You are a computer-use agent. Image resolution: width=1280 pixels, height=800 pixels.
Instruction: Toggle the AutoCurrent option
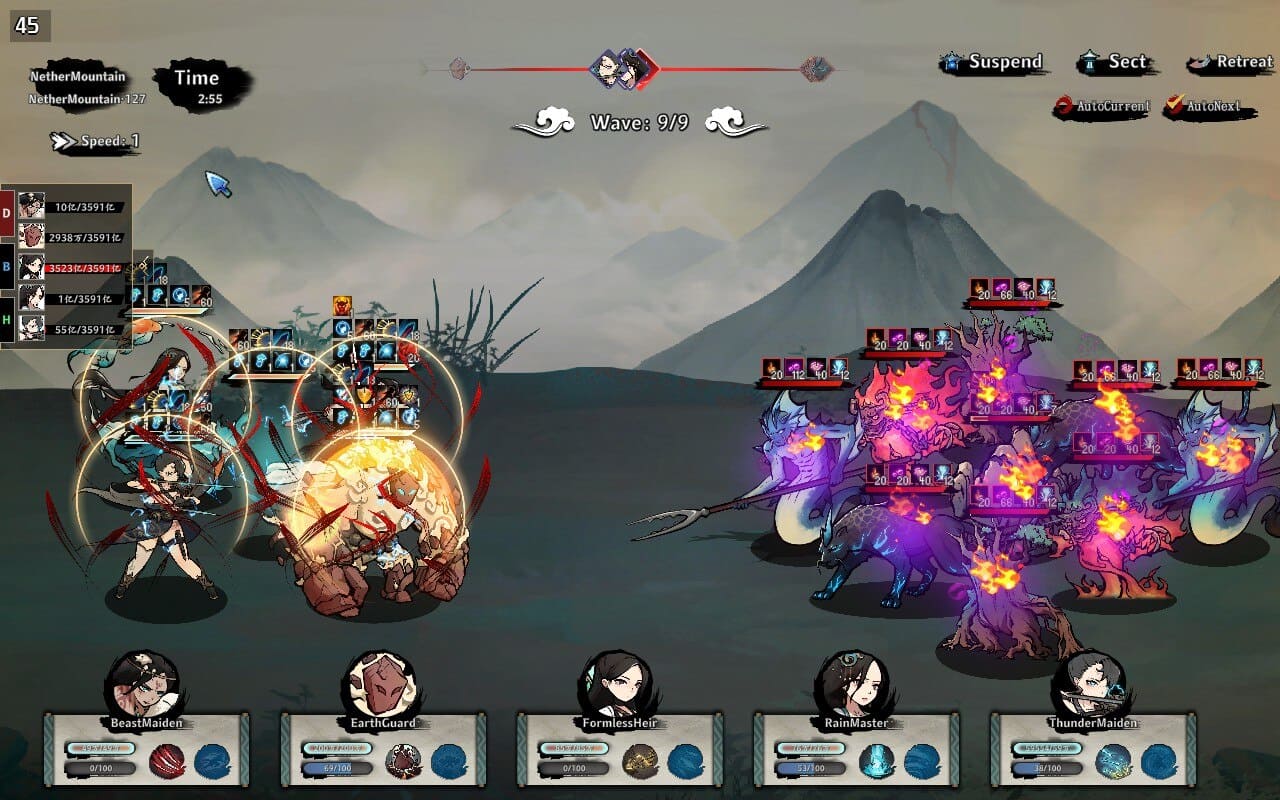click(x=1103, y=106)
